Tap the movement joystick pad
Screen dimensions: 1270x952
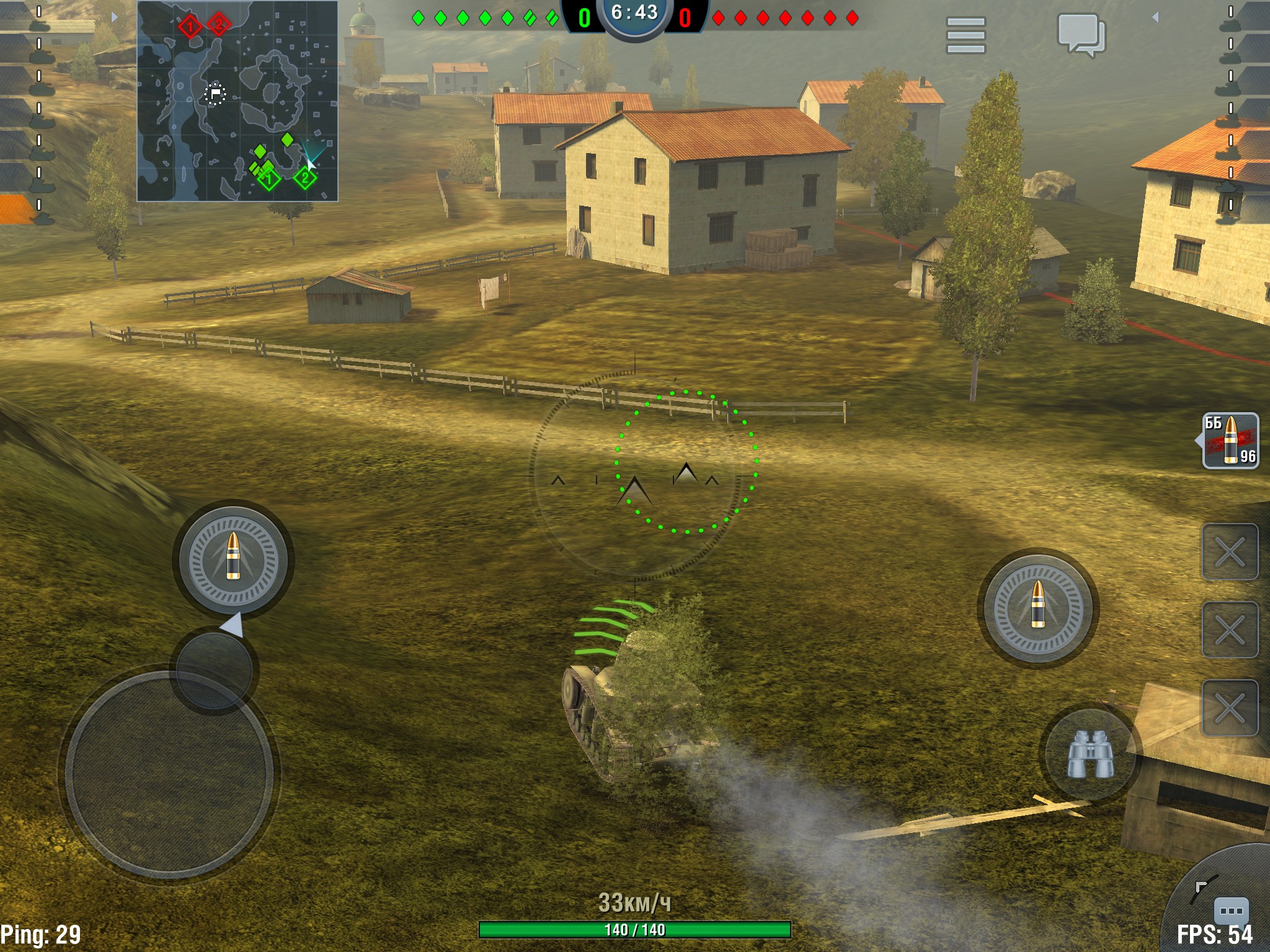pyautogui.click(x=169, y=775)
